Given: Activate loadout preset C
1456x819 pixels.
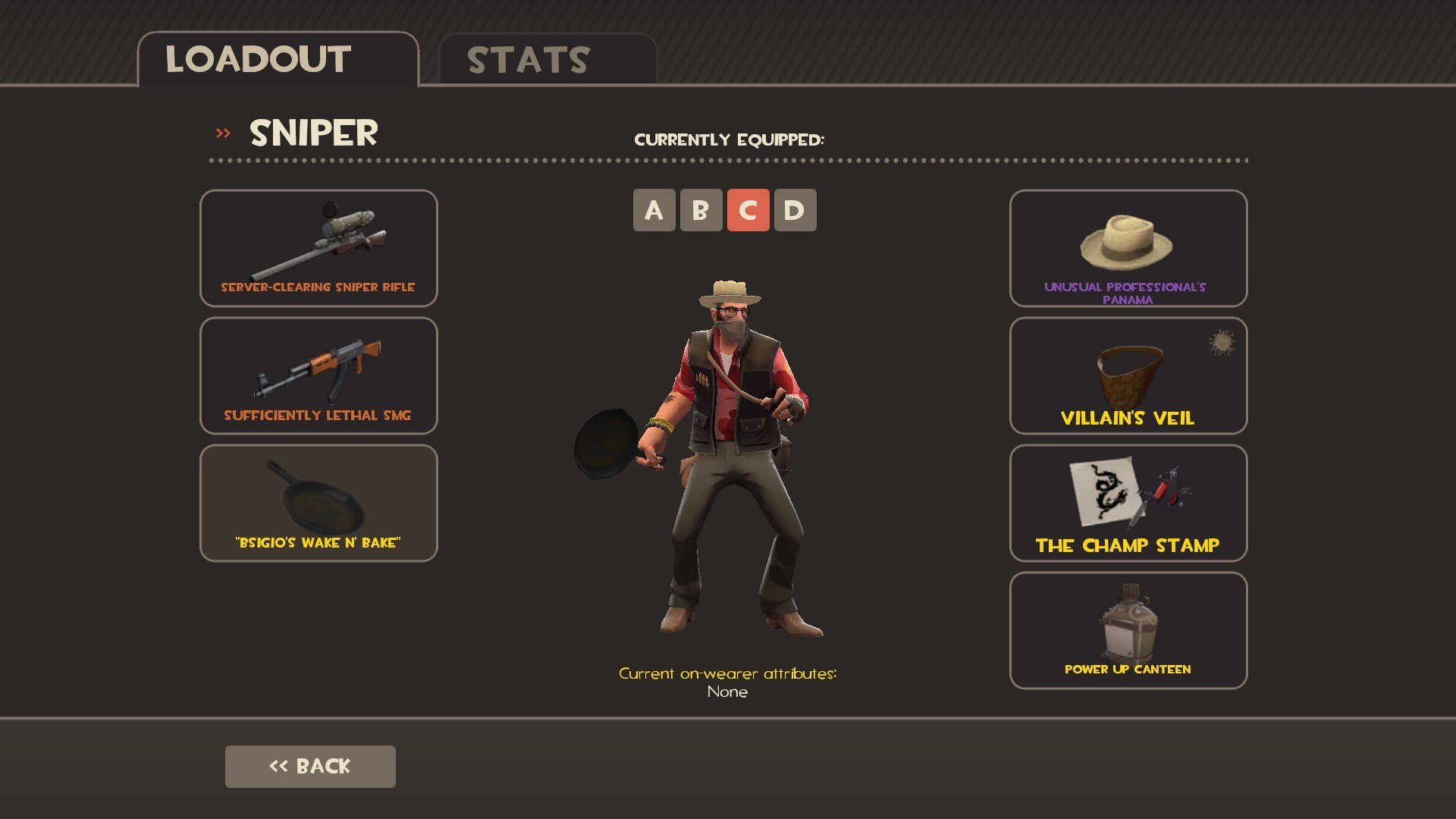Looking at the screenshot, I should 748,210.
